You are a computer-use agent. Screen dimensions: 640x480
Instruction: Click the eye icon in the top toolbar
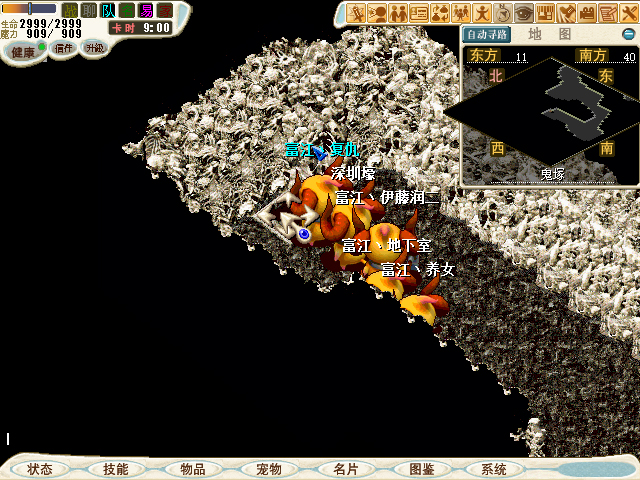coord(524,13)
